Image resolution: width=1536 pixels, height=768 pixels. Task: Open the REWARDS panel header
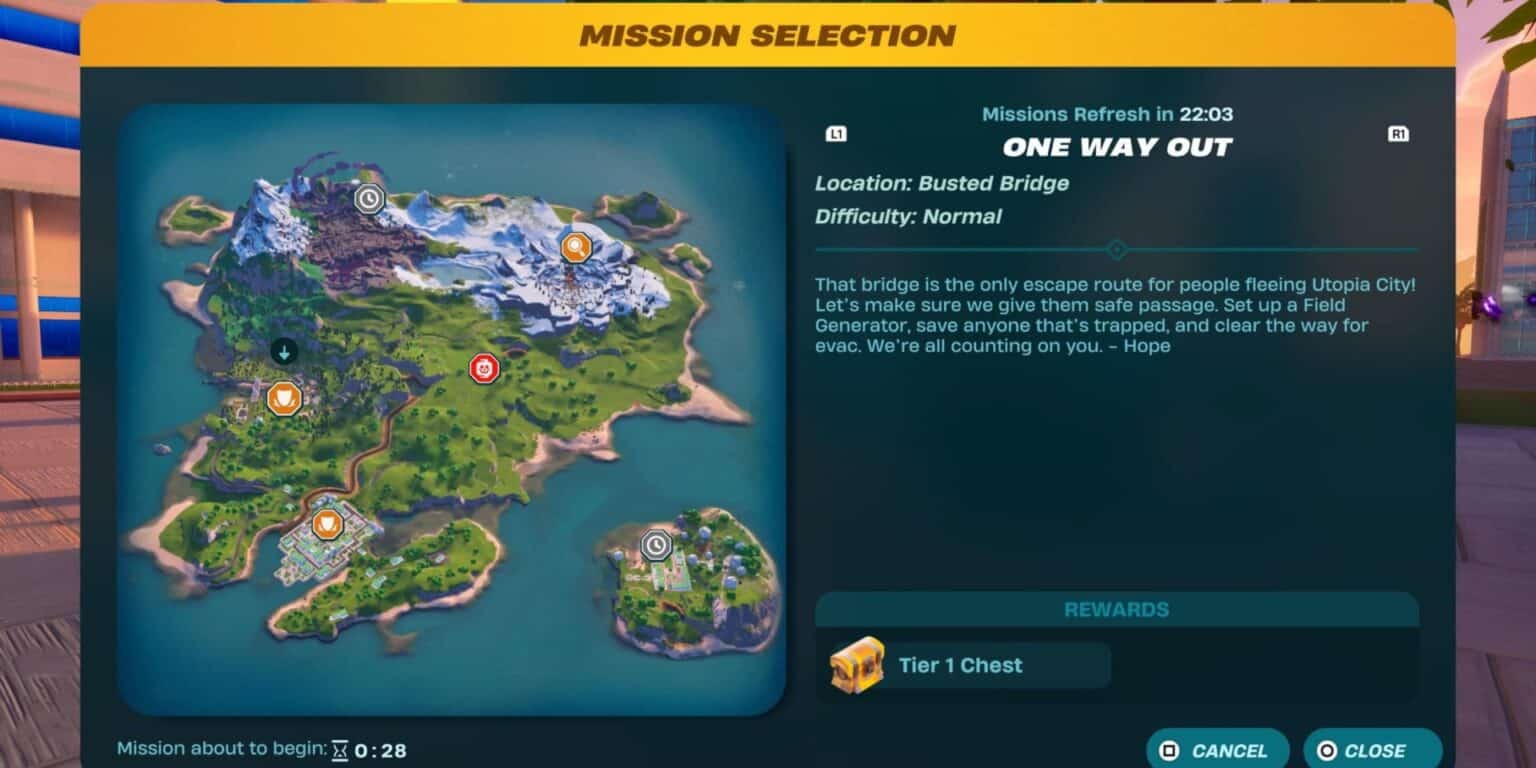point(1117,609)
